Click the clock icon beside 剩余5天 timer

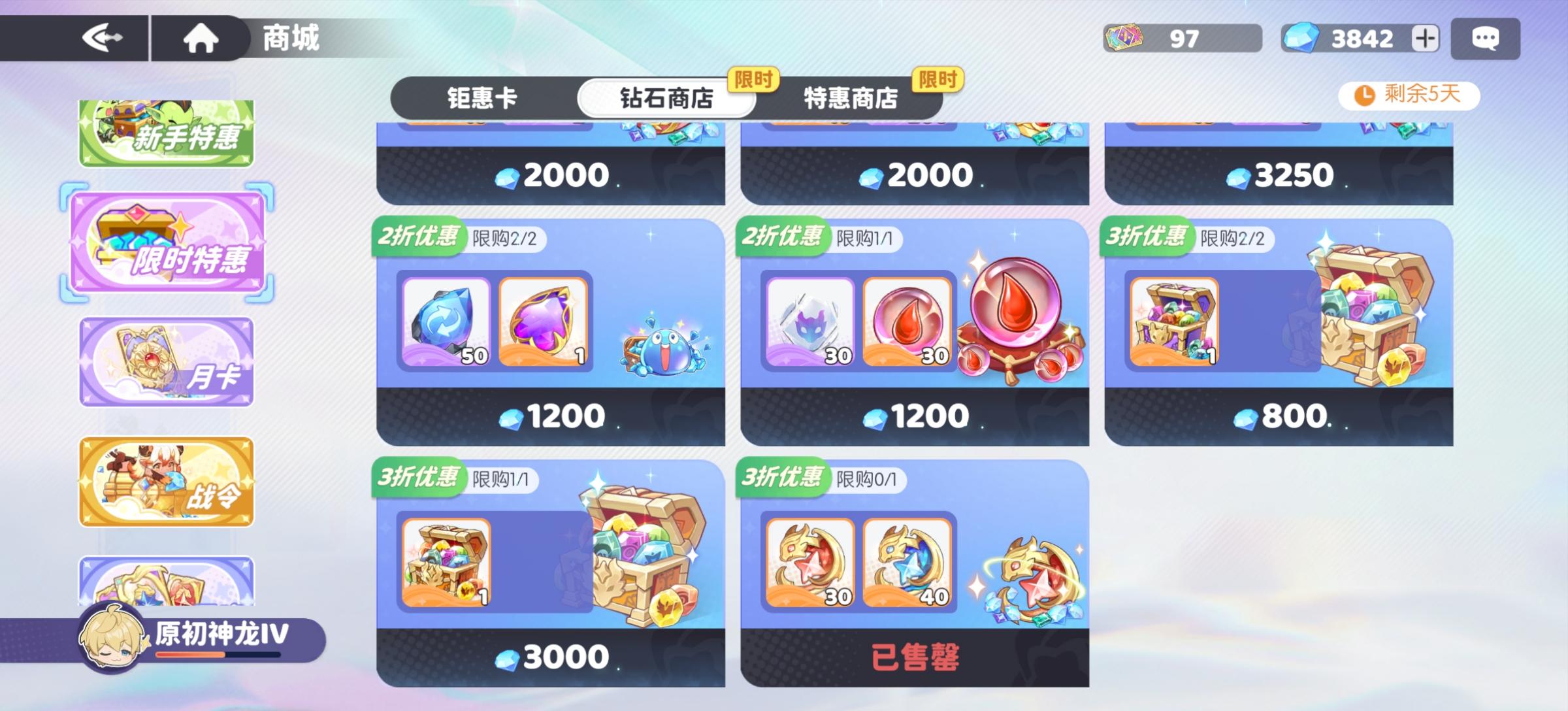1364,95
